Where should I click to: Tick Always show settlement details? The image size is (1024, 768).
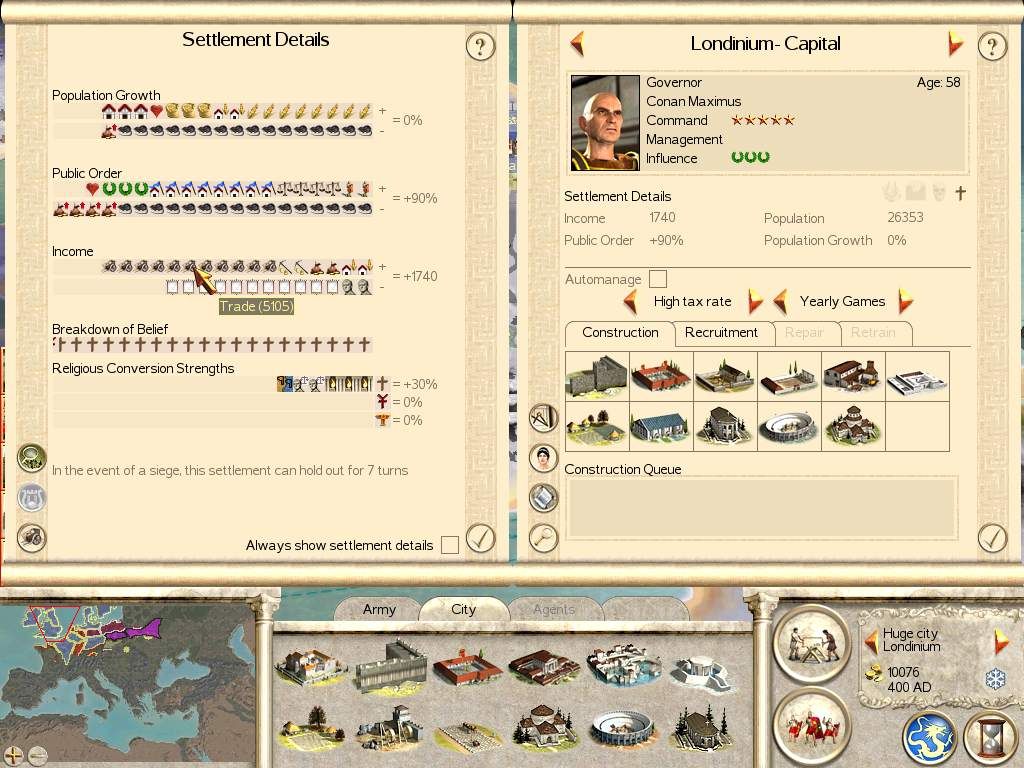[450, 545]
